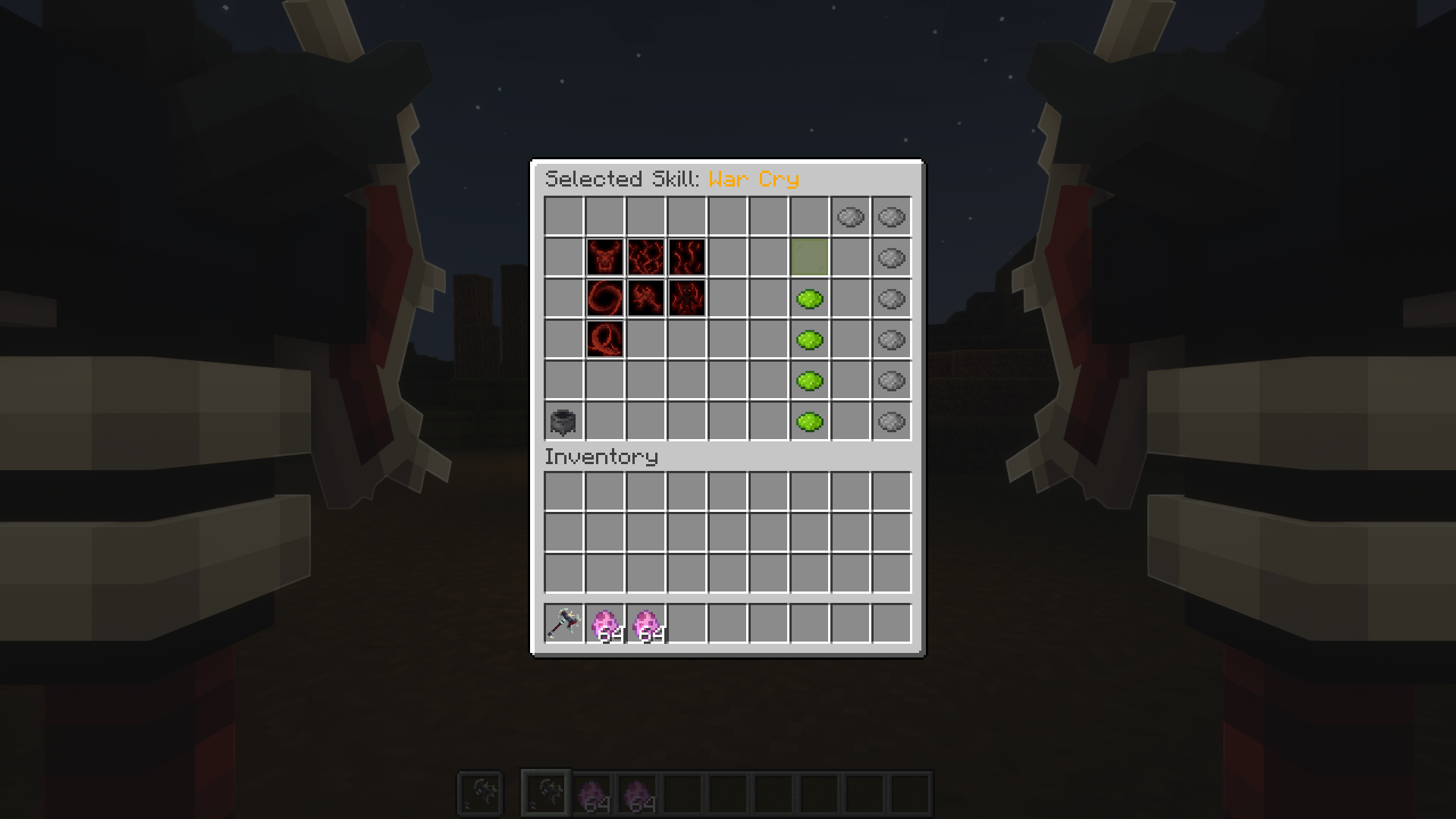Click the cauldron icon in the skill grid
The width and height of the screenshot is (1456, 819).
(x=563, y=422)
